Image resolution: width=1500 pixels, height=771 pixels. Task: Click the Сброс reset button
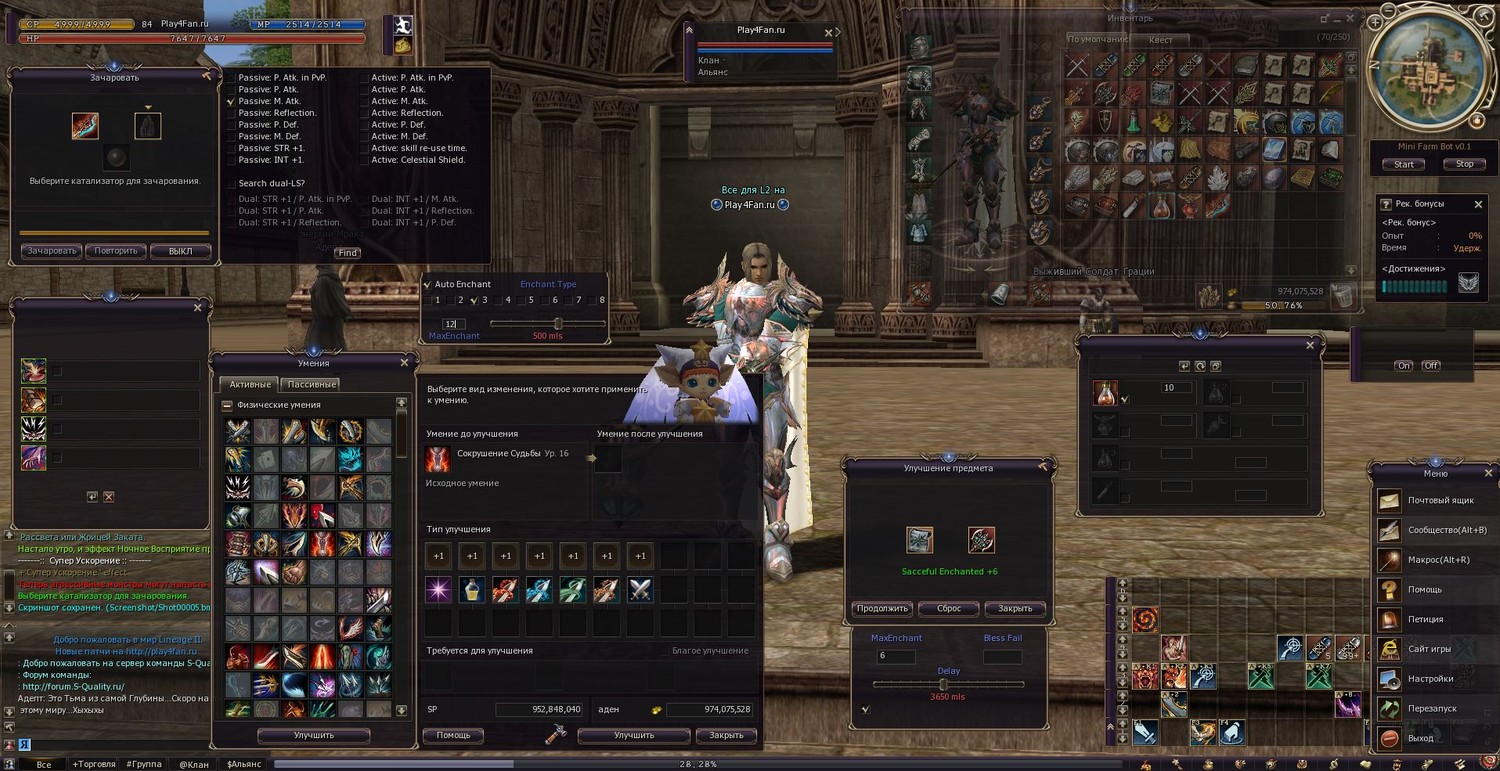(x=948, y=608)
